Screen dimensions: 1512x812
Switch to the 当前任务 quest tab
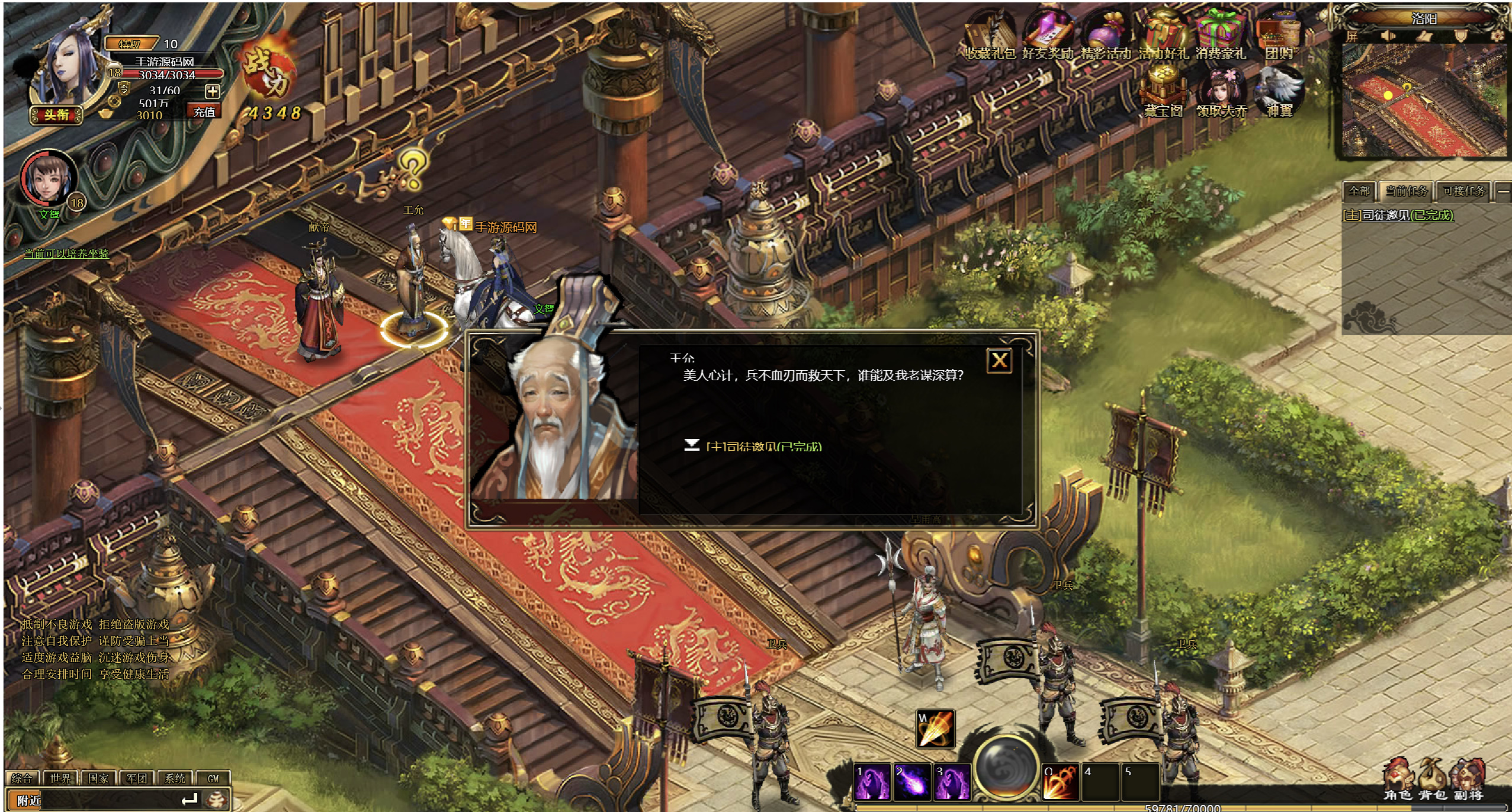pyautogui.click(x=1407, y=191)
